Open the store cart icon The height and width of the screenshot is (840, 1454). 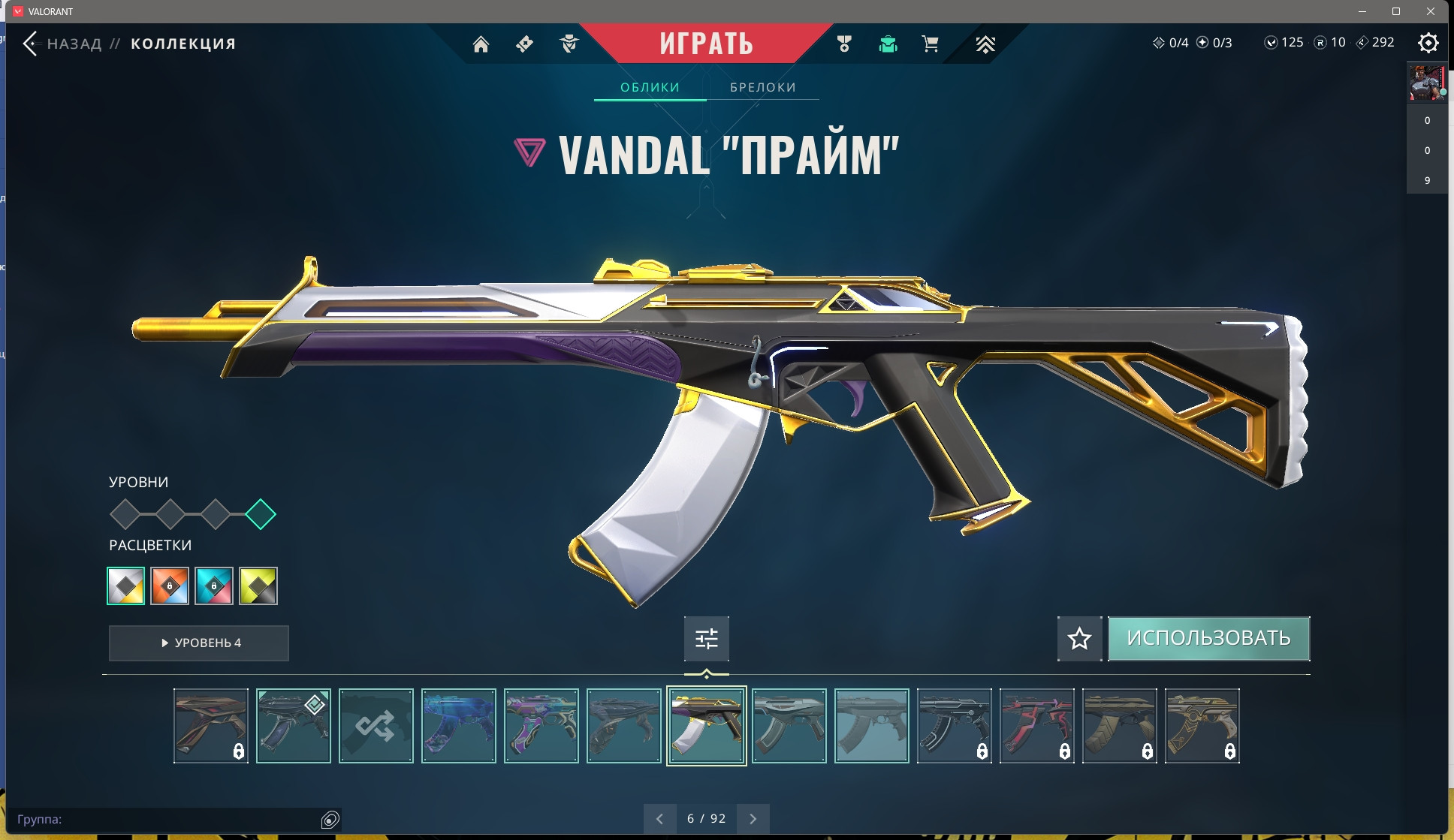[930, 44]
